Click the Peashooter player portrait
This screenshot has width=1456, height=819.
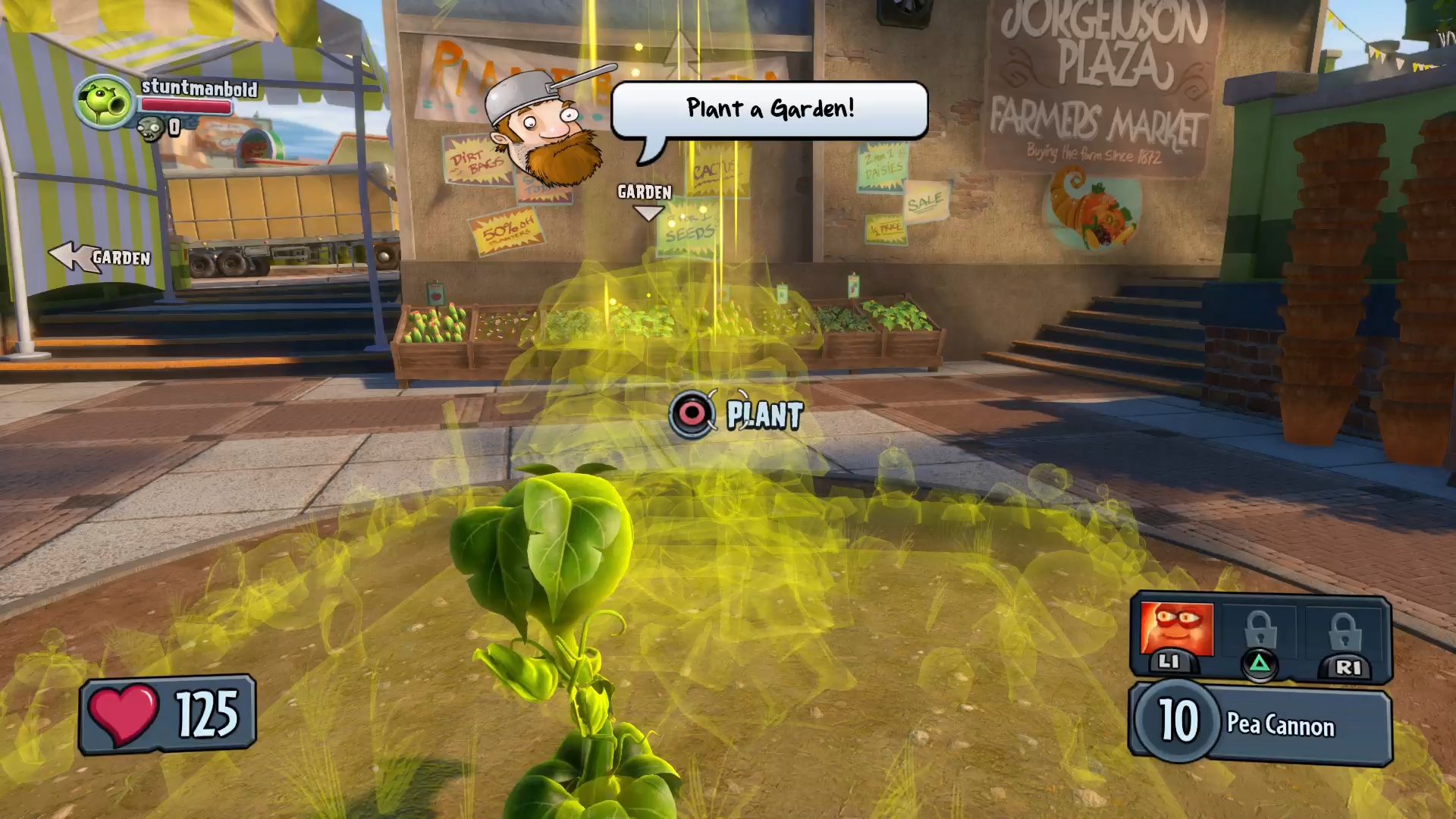(104, 102)
